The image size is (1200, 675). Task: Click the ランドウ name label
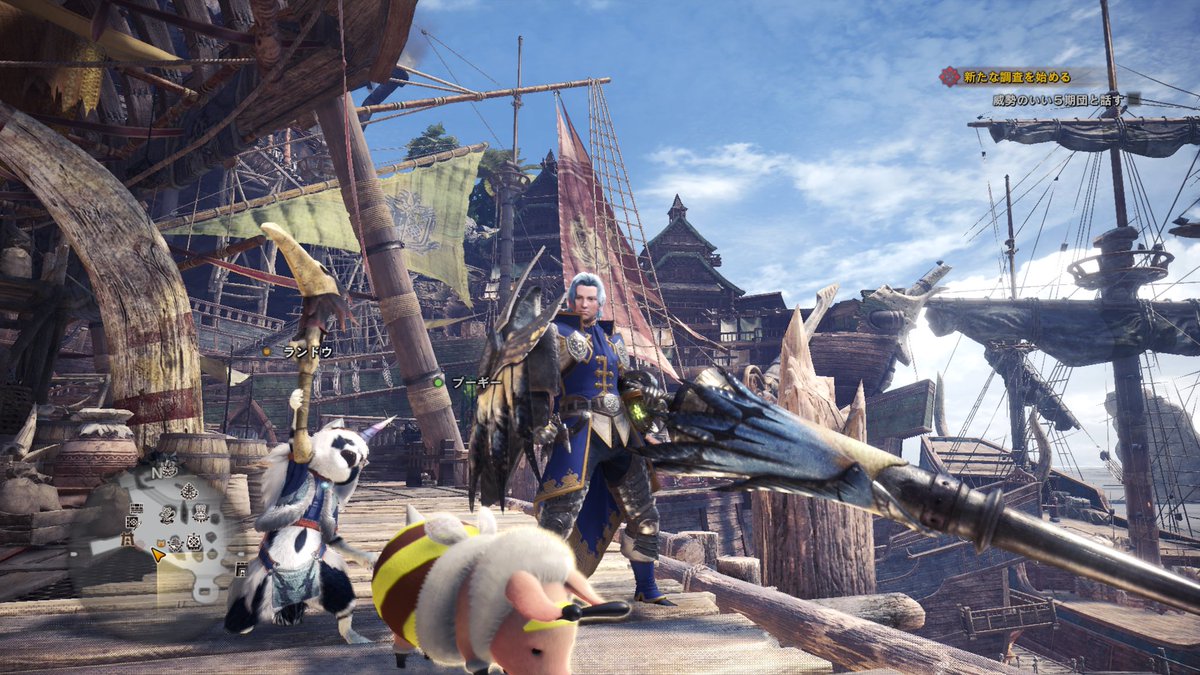click(x=306, y=352)
